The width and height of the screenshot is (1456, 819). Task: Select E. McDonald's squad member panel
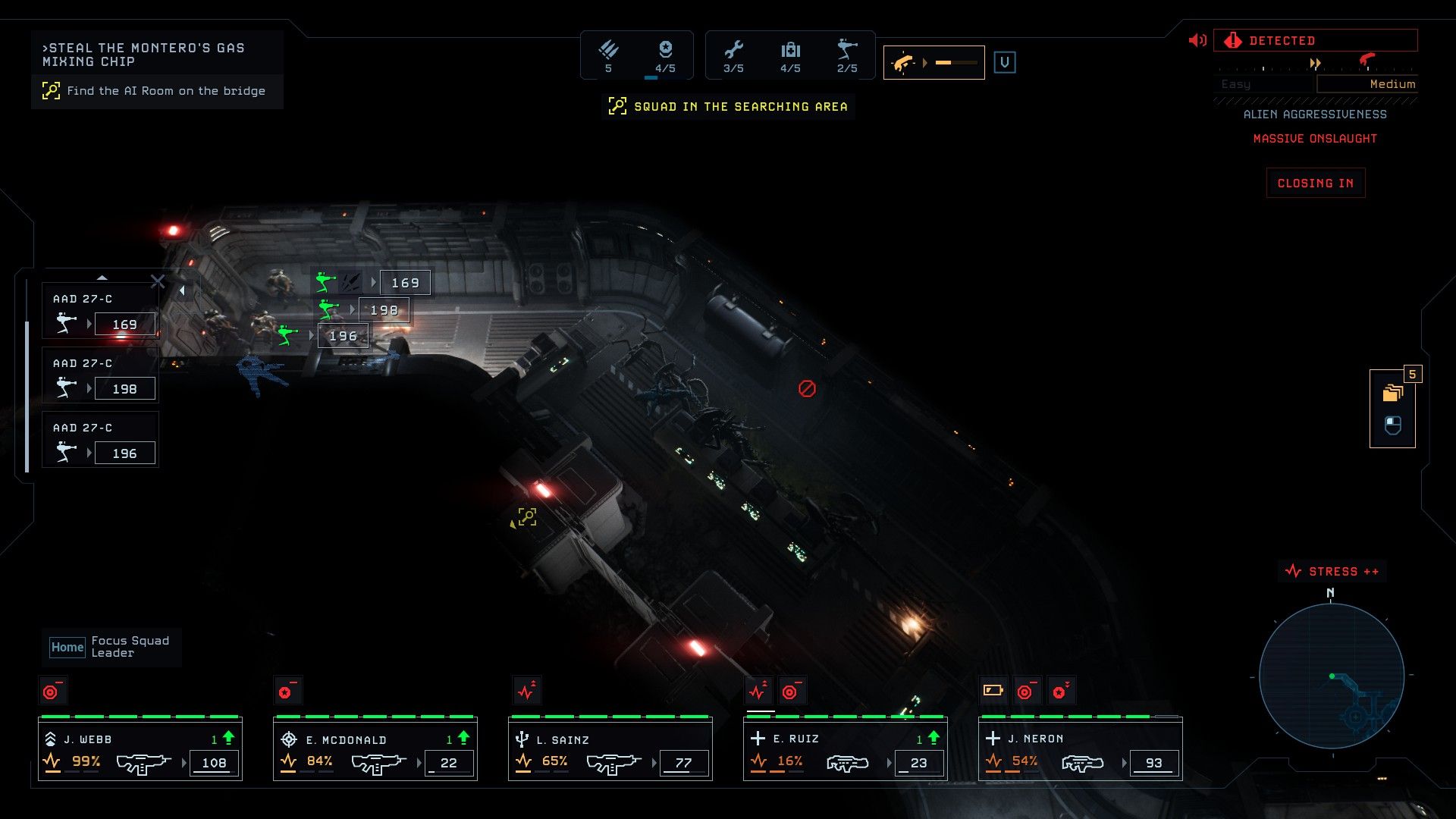pos(375,751)
